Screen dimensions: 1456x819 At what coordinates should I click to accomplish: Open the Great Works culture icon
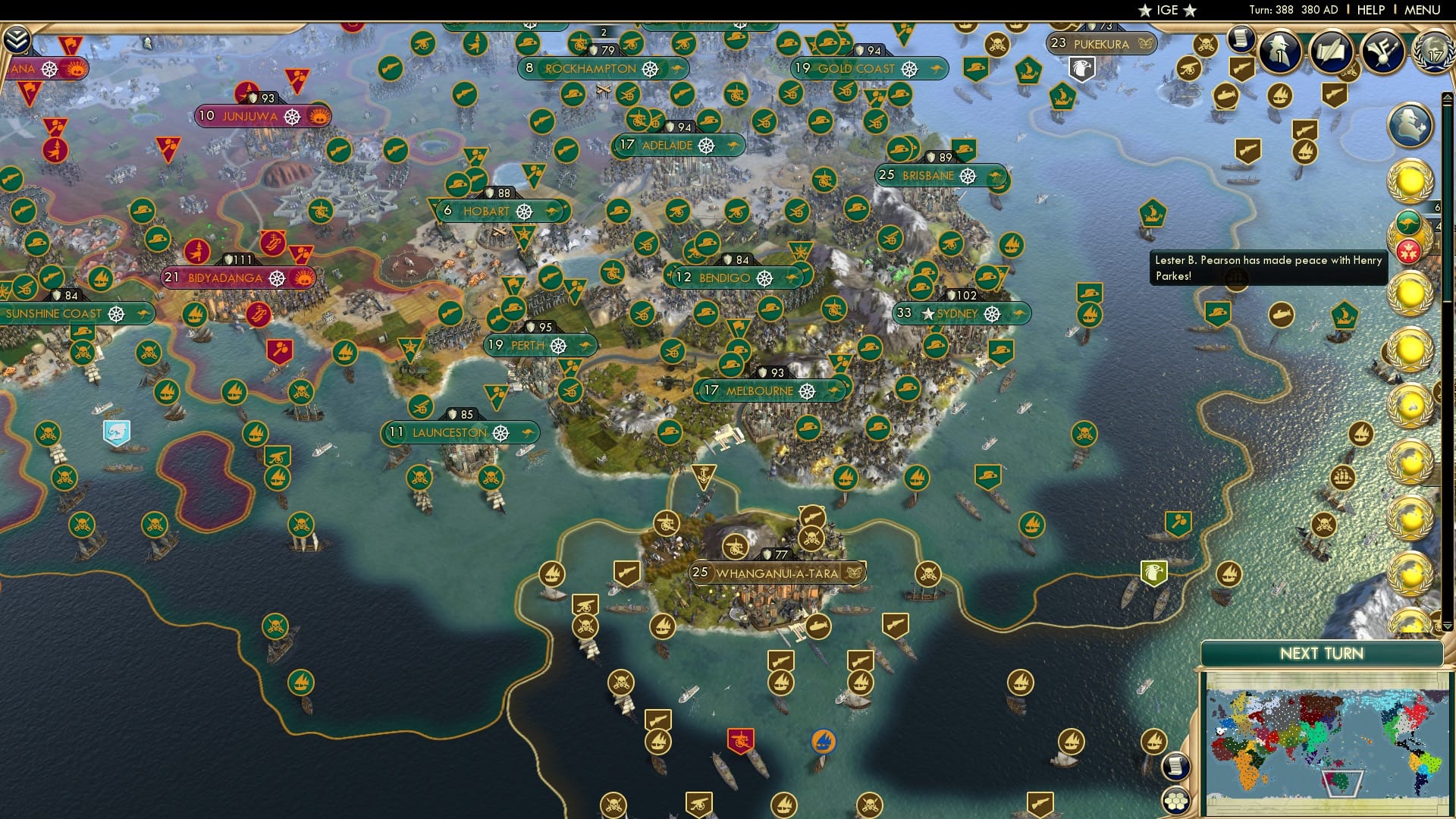(x=1381, y=52)
